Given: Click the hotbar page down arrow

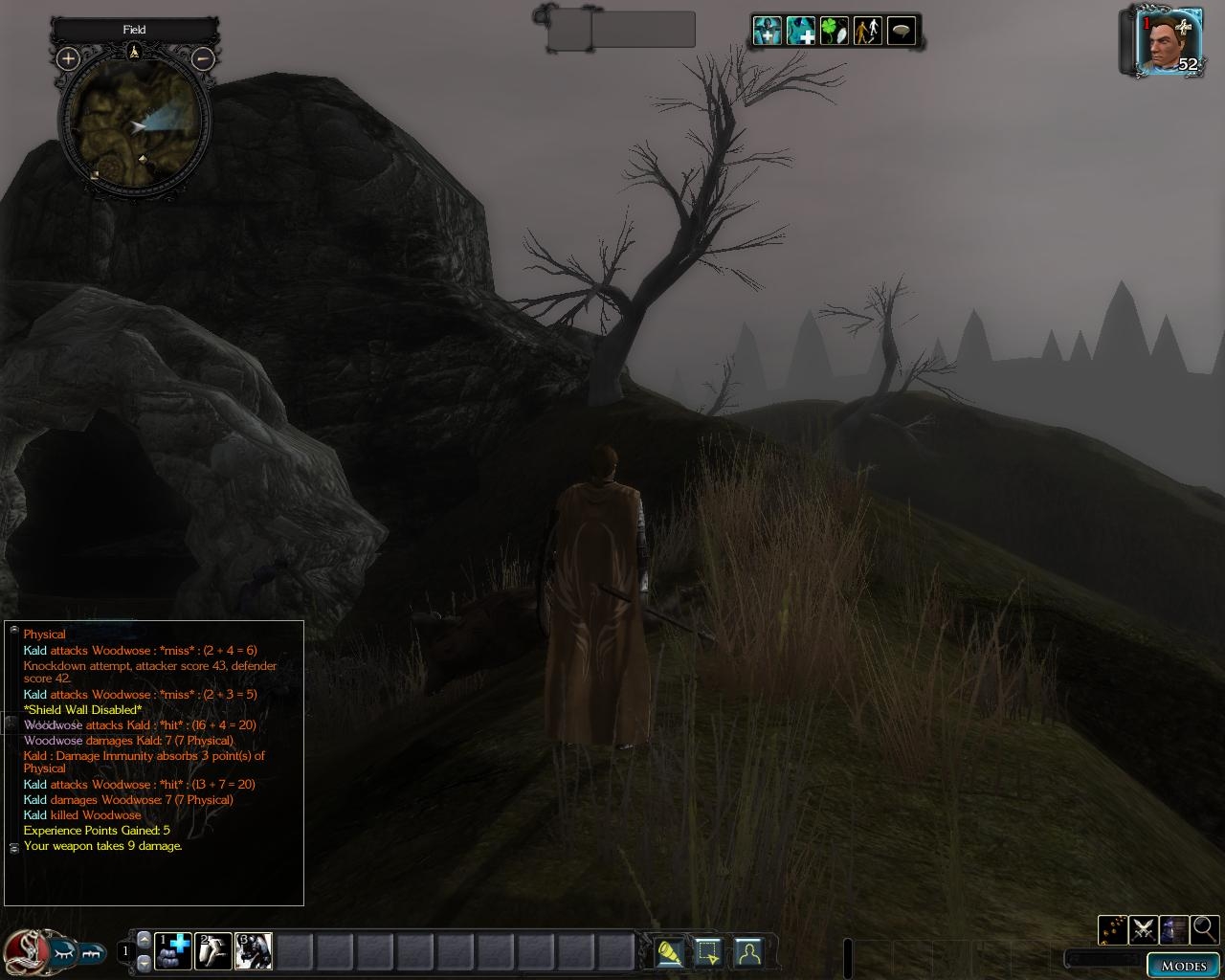Looking at the screenshot, I should tap(145, 962).
